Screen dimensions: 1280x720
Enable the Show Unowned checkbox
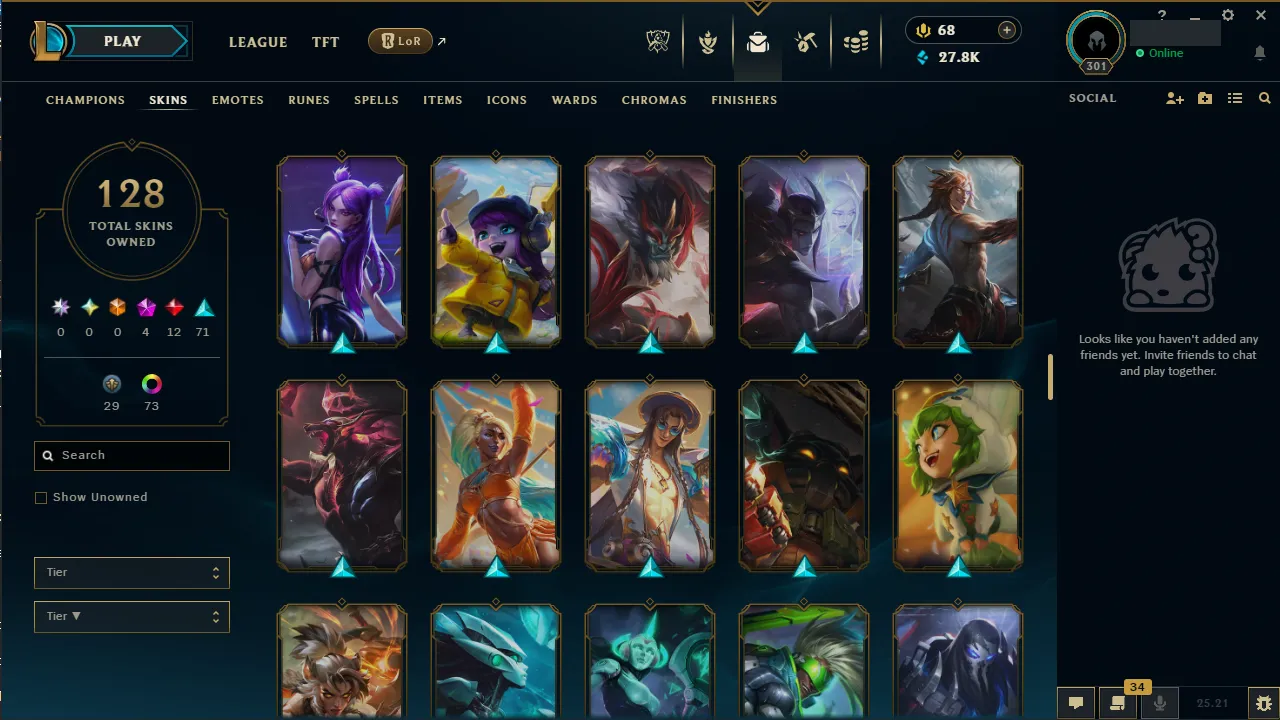point(41,497)
